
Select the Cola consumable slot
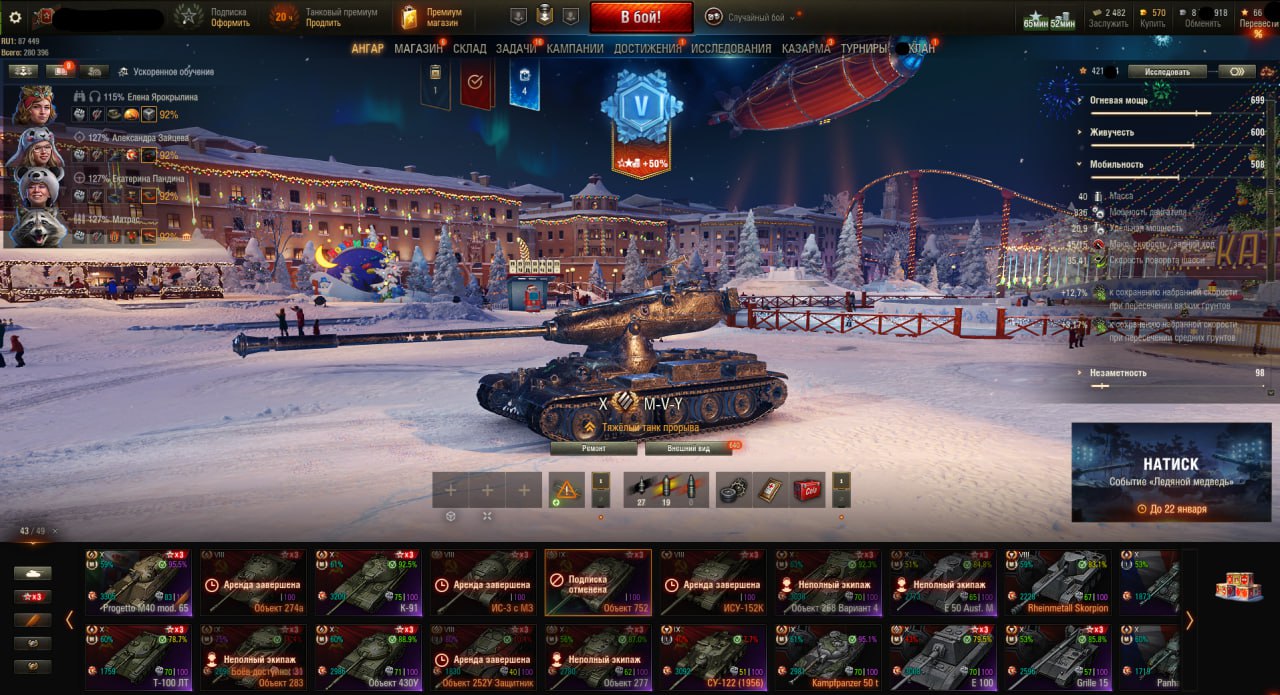pos(807,489)
